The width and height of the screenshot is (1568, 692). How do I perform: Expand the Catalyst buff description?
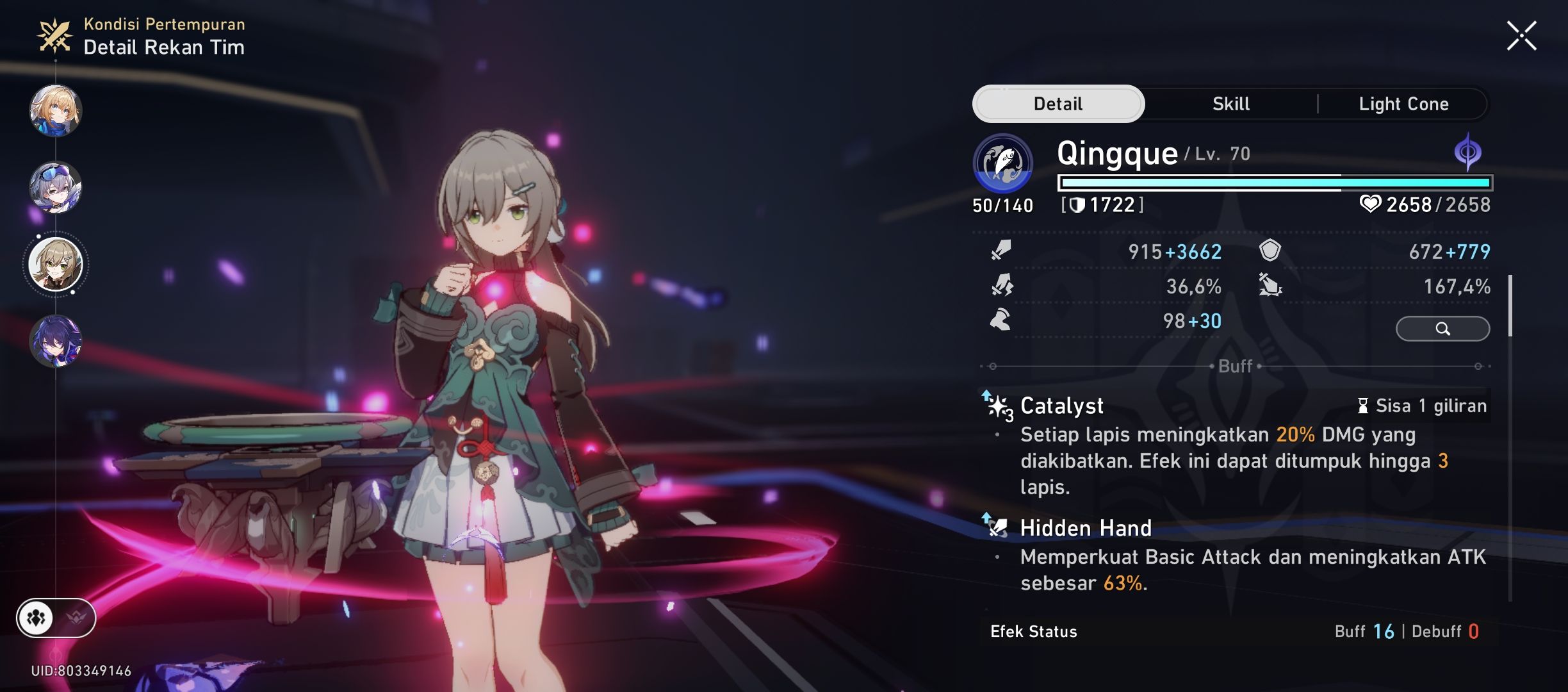(1063, 406)
